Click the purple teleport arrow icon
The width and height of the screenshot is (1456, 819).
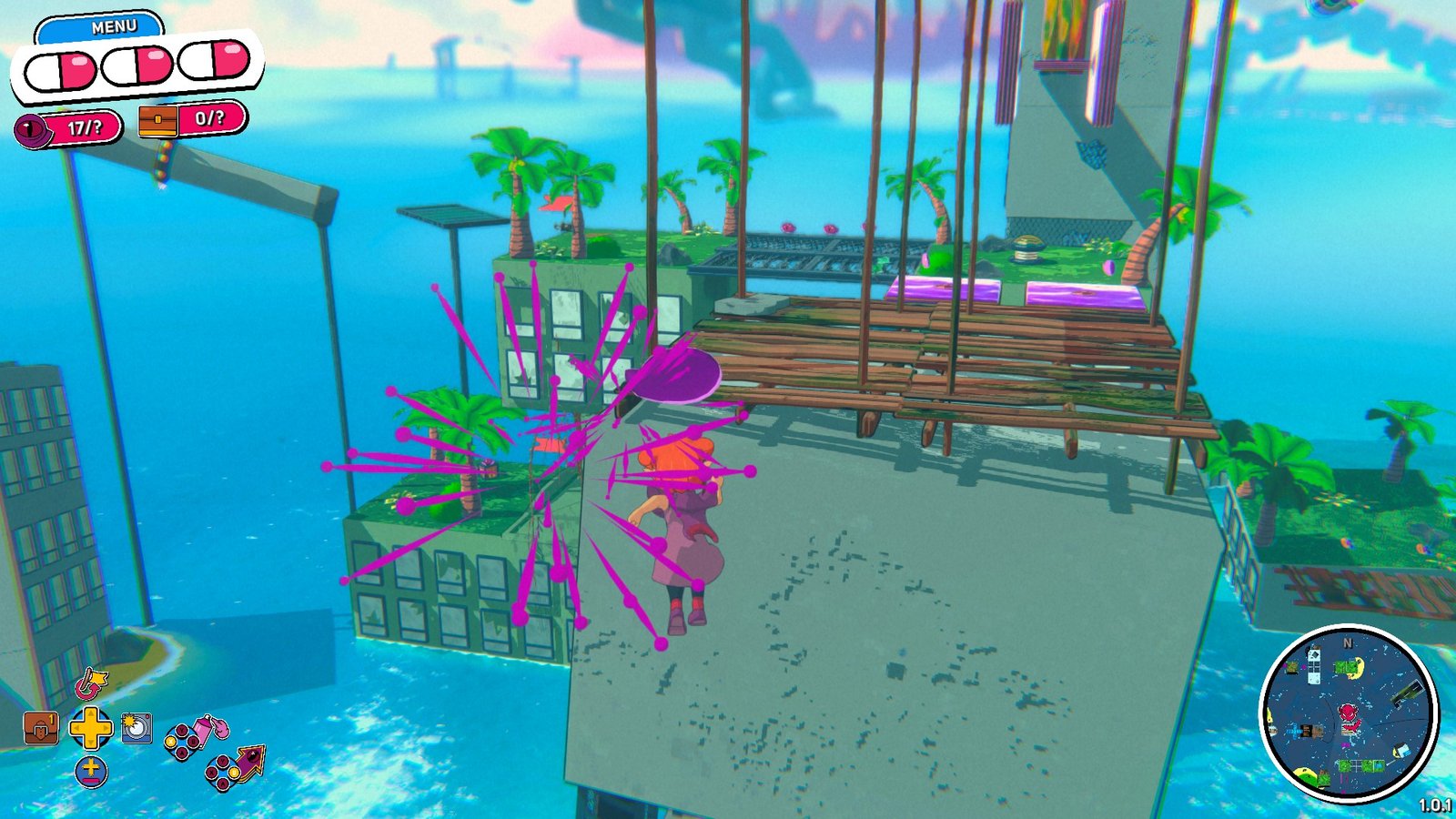(x=252, y=763)
